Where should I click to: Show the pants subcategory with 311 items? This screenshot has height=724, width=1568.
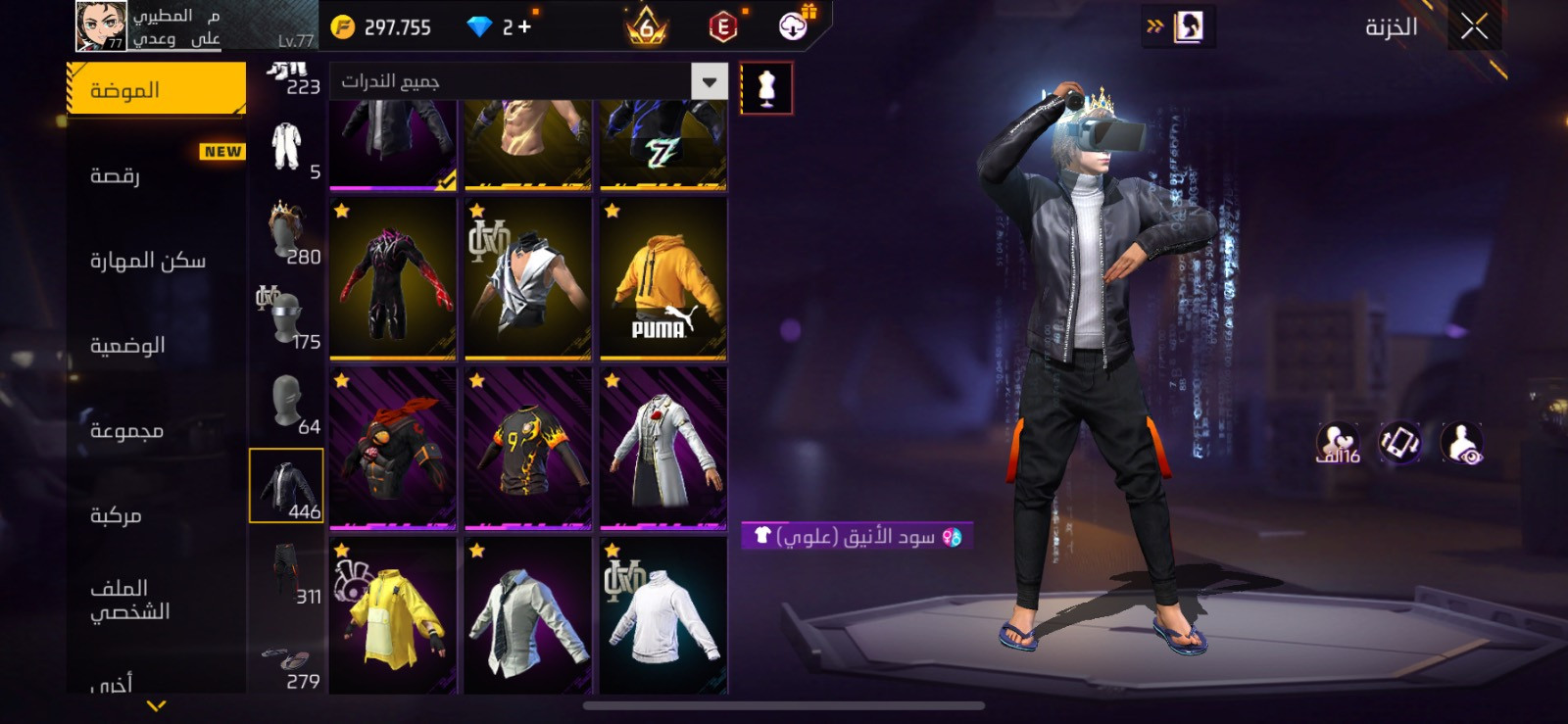click(x=286, y=571)
